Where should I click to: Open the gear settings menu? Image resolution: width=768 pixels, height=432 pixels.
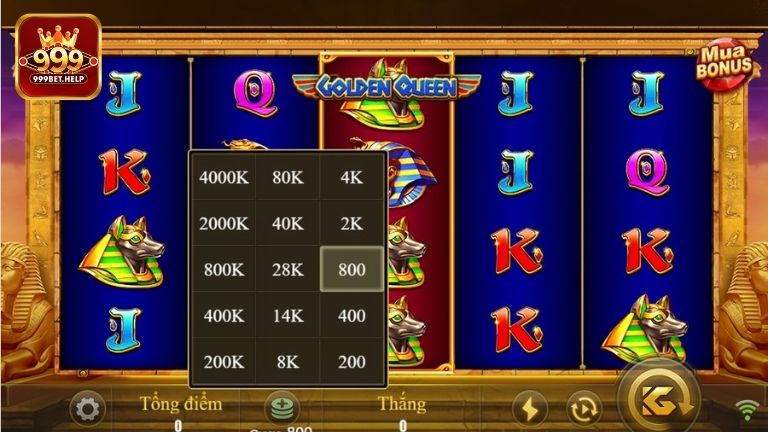(x=87, y=408)
